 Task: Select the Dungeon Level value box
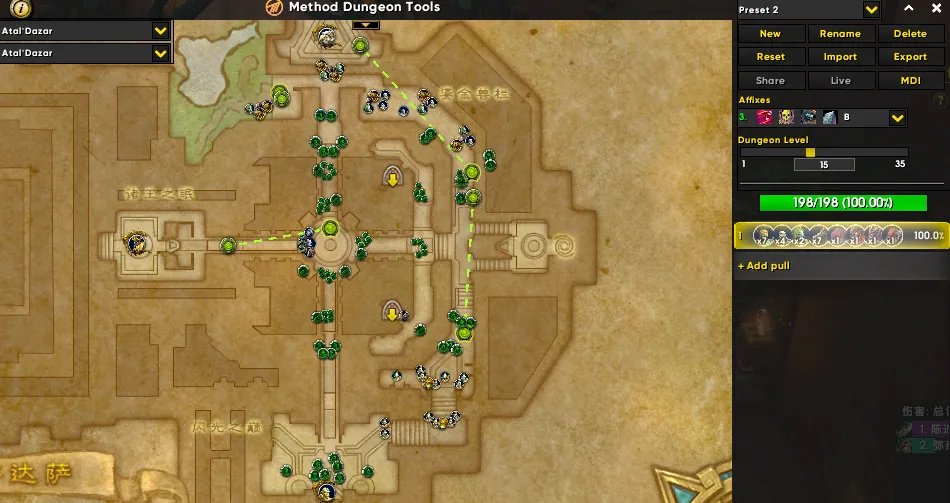(x=824, y=164)
